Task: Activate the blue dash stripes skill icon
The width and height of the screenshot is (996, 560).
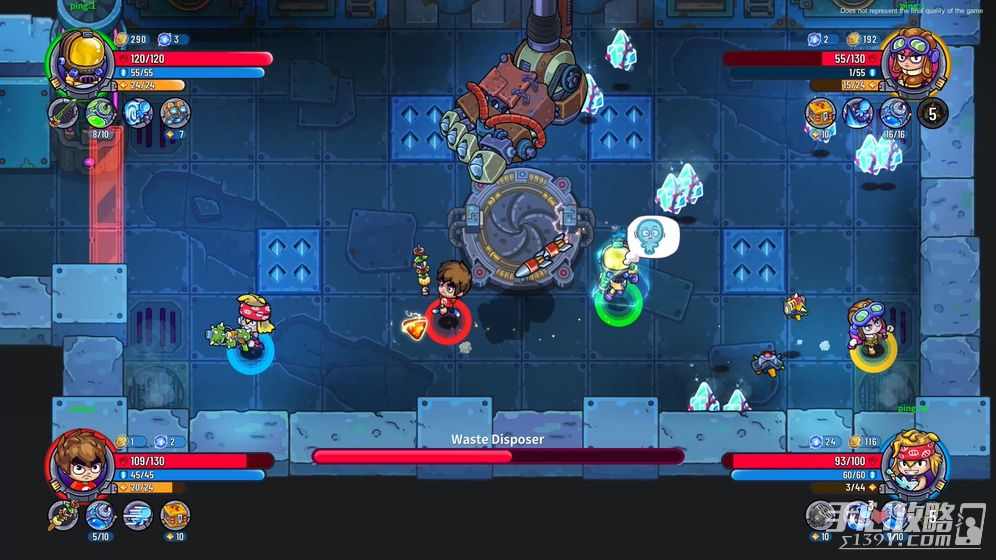Action: (137, 515)
